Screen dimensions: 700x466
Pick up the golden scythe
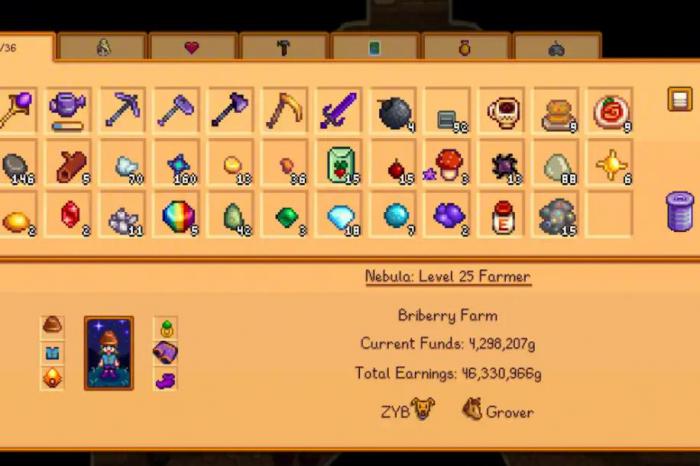pyautogui.click(x=285, y=110)
